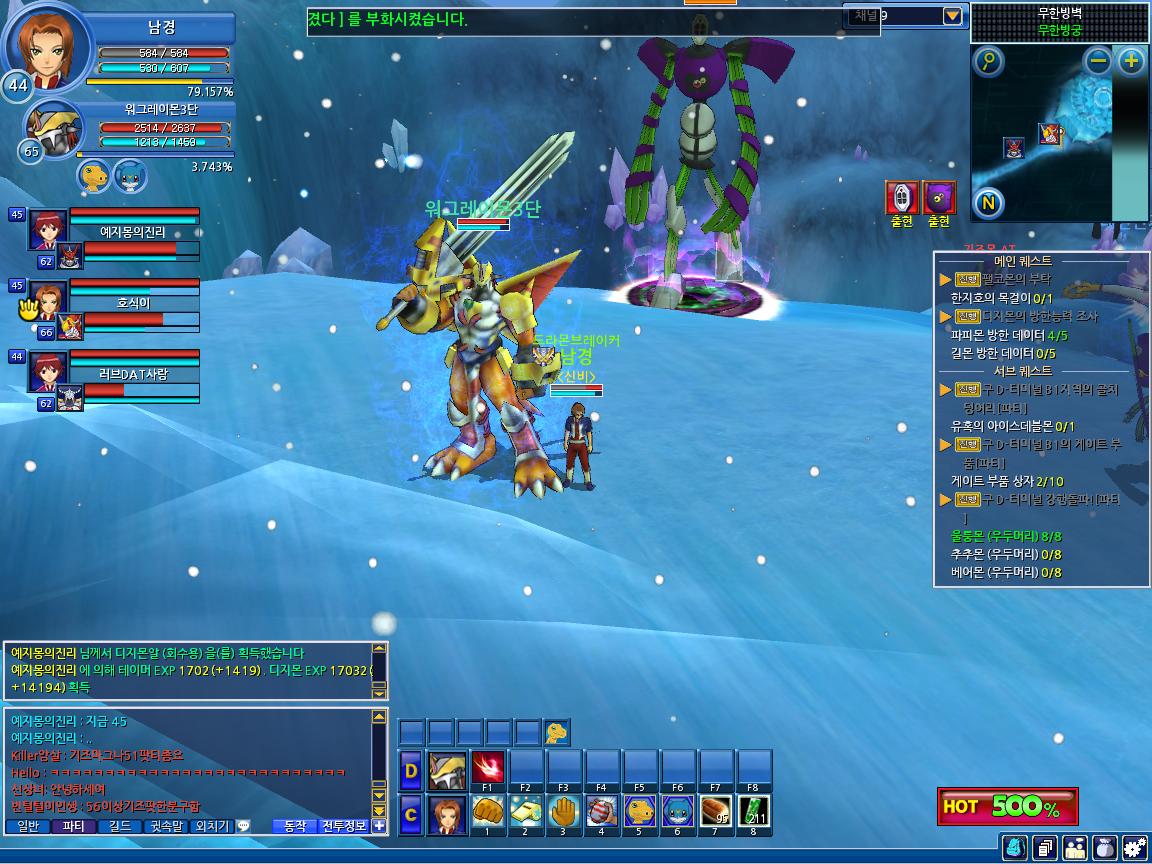Open the two-people community icon
Image resolution: width=1152 pixels, height=864 pixels.
click(1075, 848)
